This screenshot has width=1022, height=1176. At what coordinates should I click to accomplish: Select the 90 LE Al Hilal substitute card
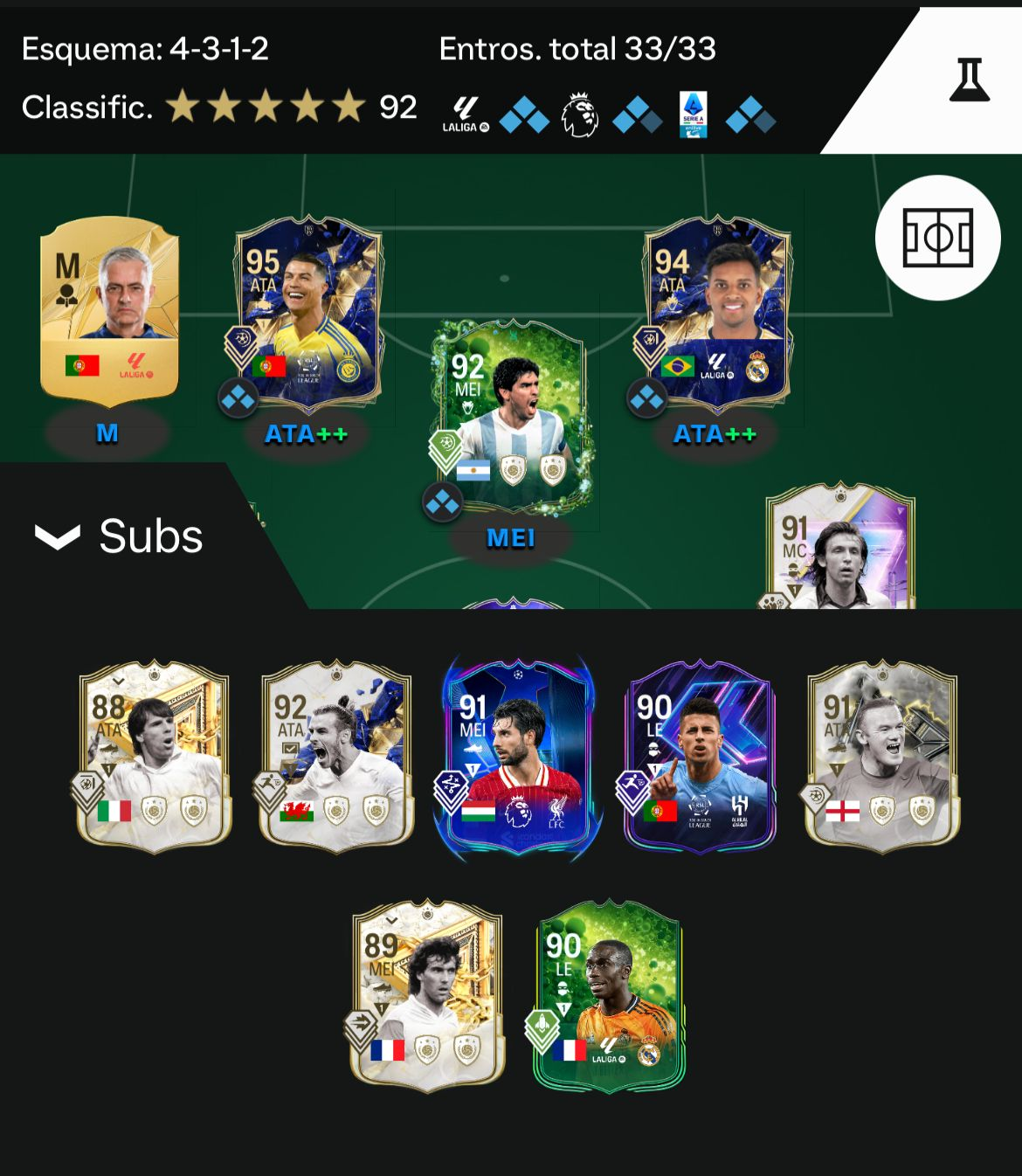[699, 755]
